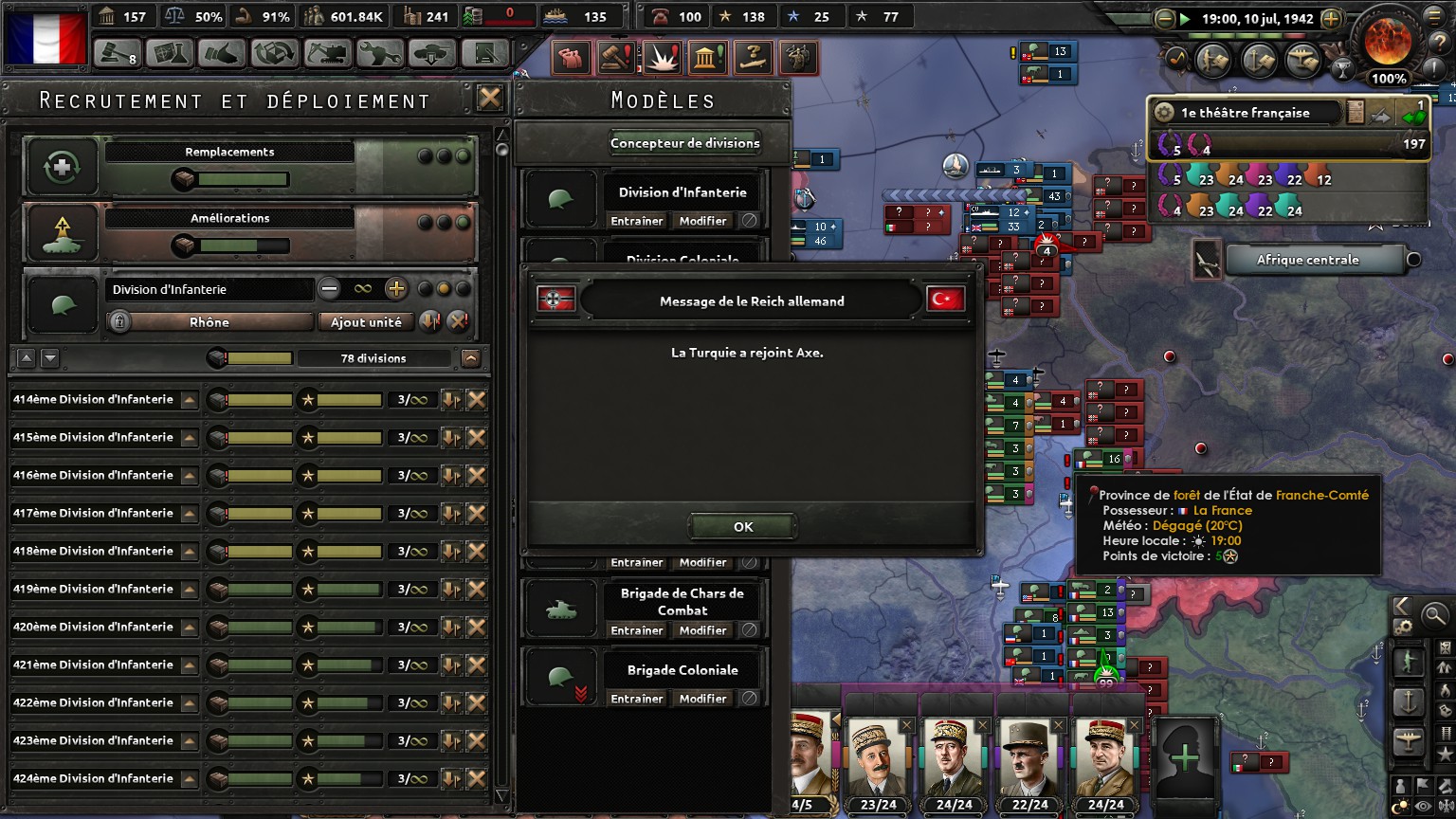Select the 1e théâtre française
1456x819 pixels.
point(1246,113)
